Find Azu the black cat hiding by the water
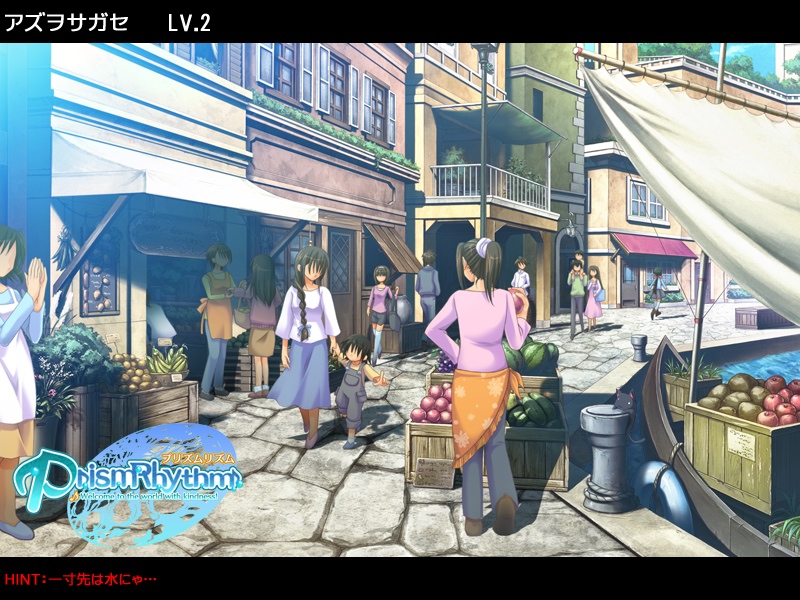This screenshot has height=600, width=800. point(626,401)
